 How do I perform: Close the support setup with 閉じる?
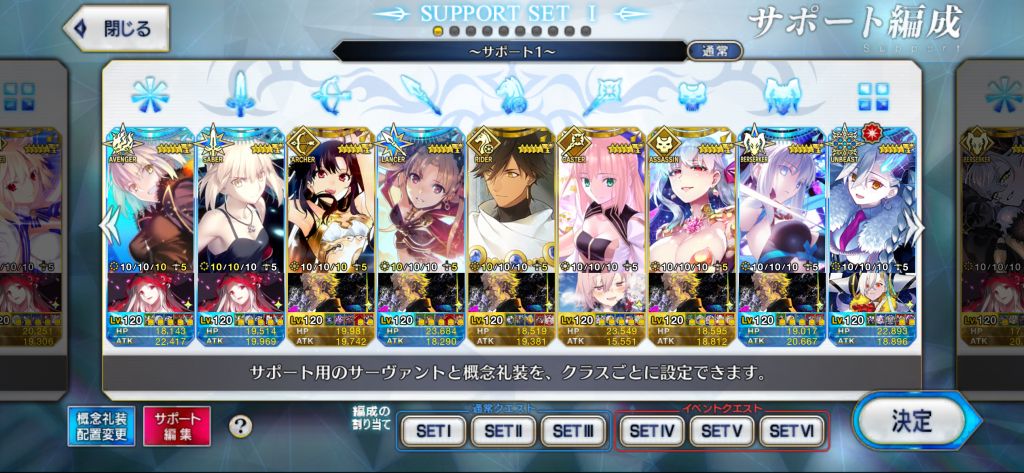point(115,29)
